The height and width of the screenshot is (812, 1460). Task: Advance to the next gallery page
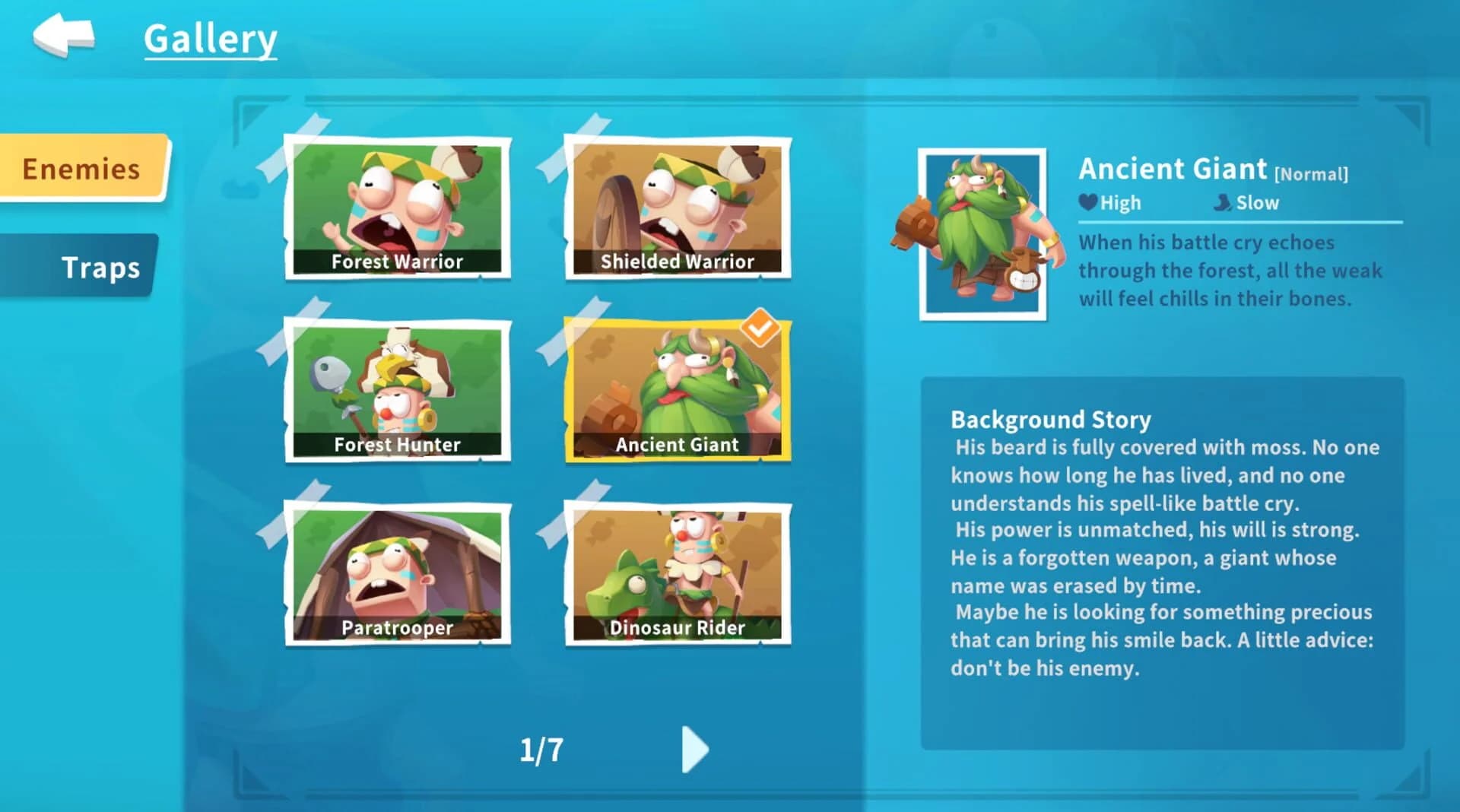[693, 749]
